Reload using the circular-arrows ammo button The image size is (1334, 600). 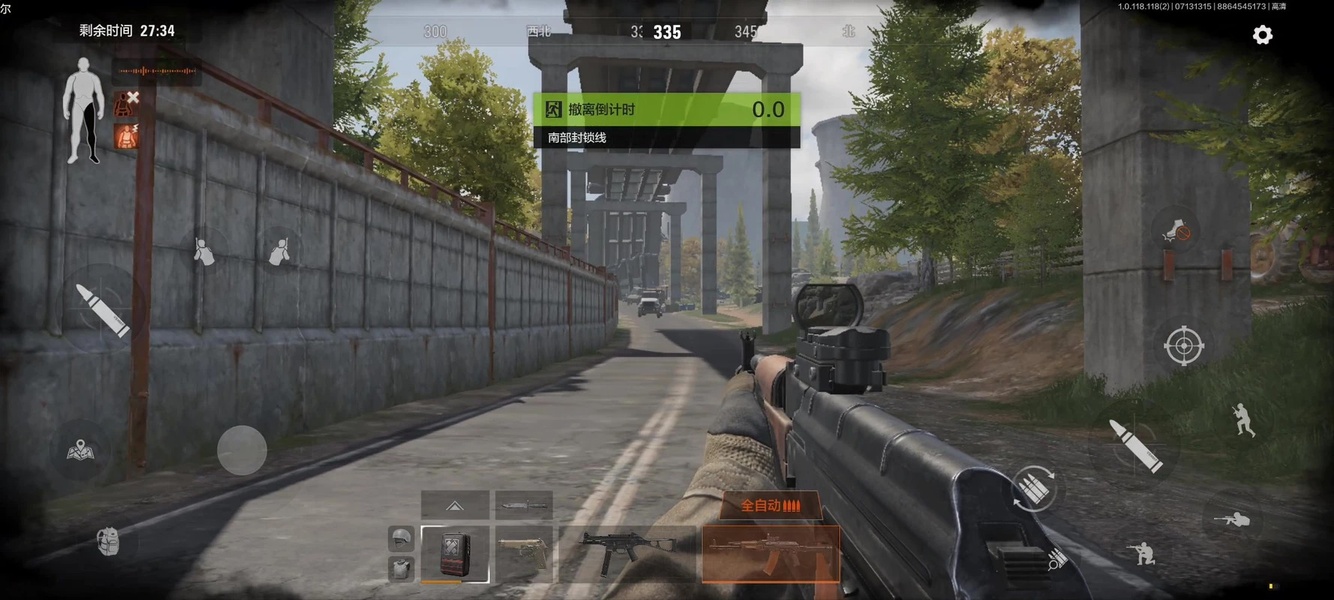[1034, 489]
